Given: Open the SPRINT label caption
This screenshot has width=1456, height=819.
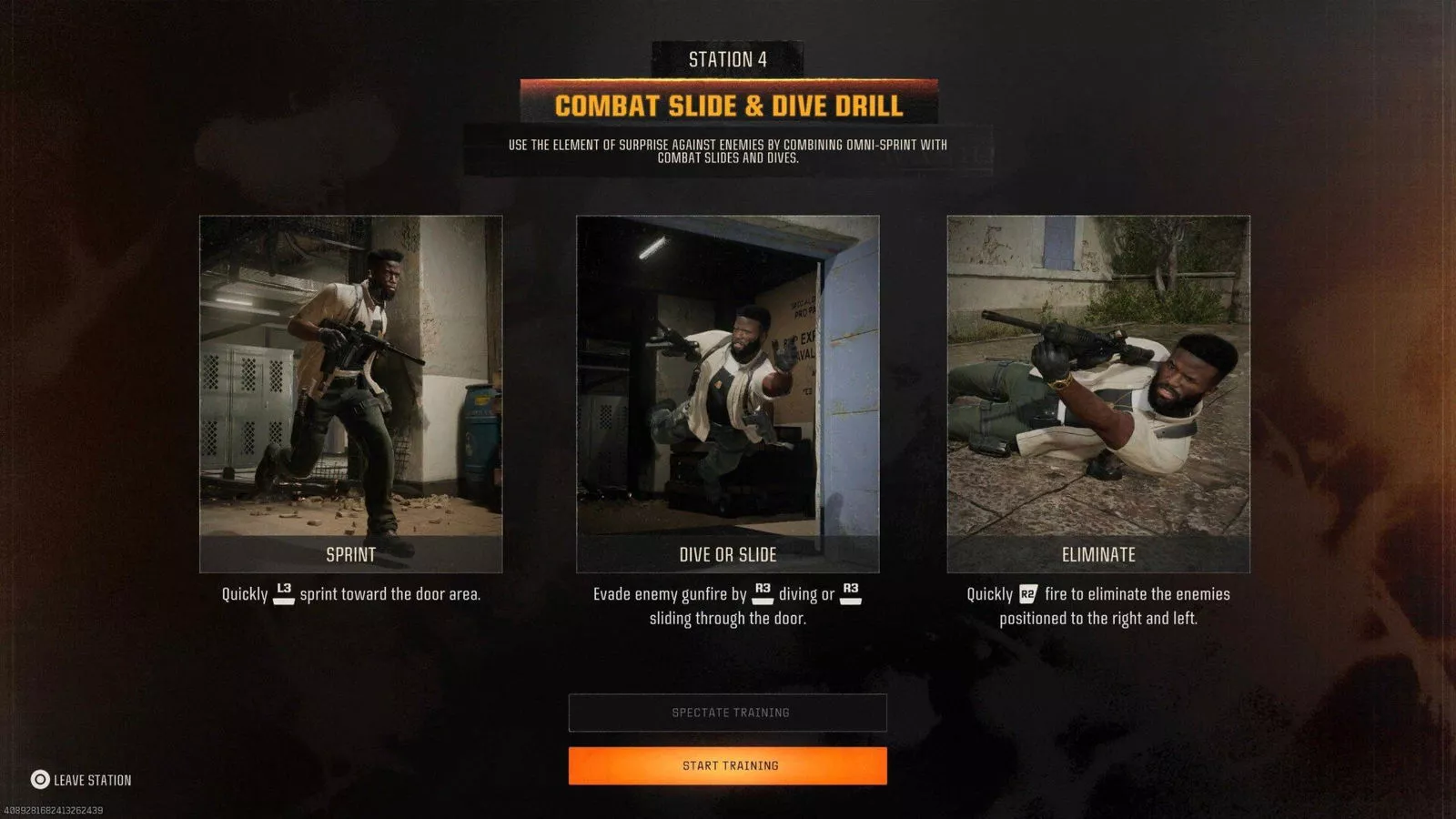Looking at the screenshot, I should (351, 551).
